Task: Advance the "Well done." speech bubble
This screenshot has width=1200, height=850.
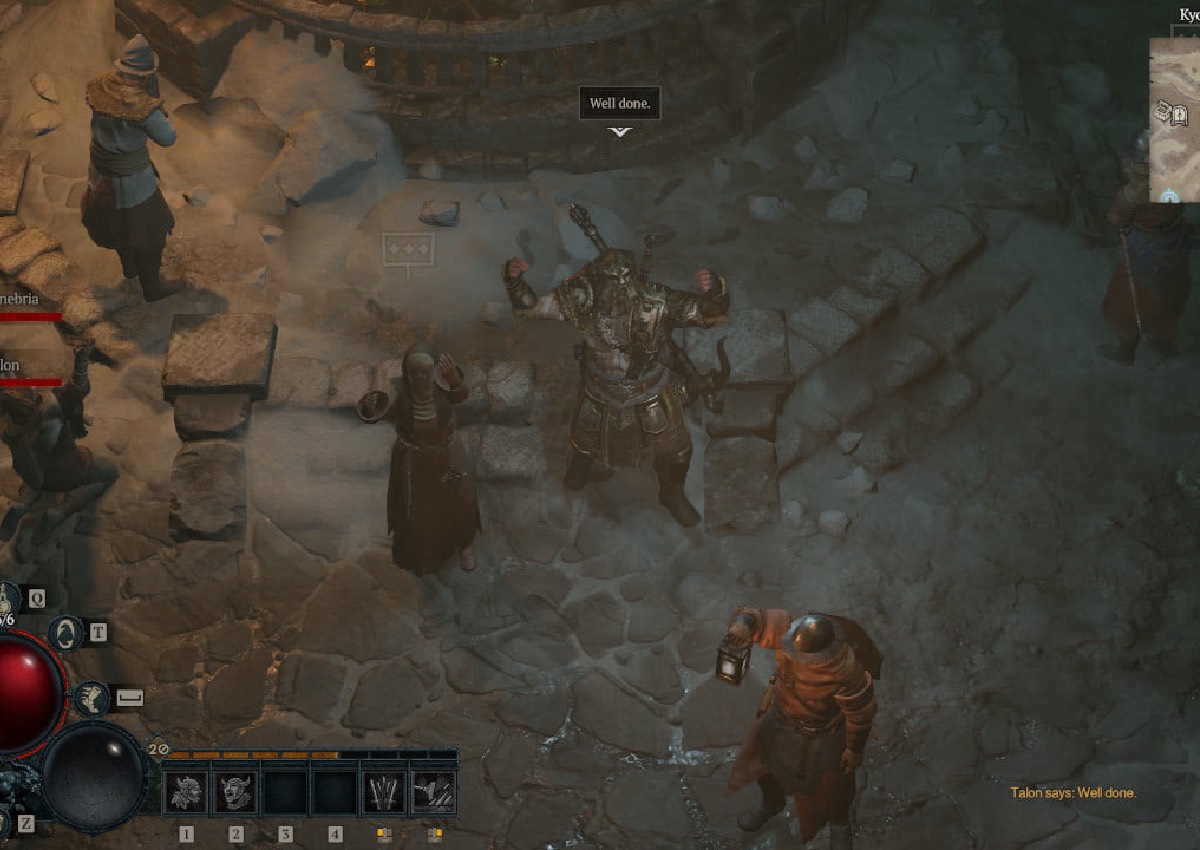Action: [620, 104]
